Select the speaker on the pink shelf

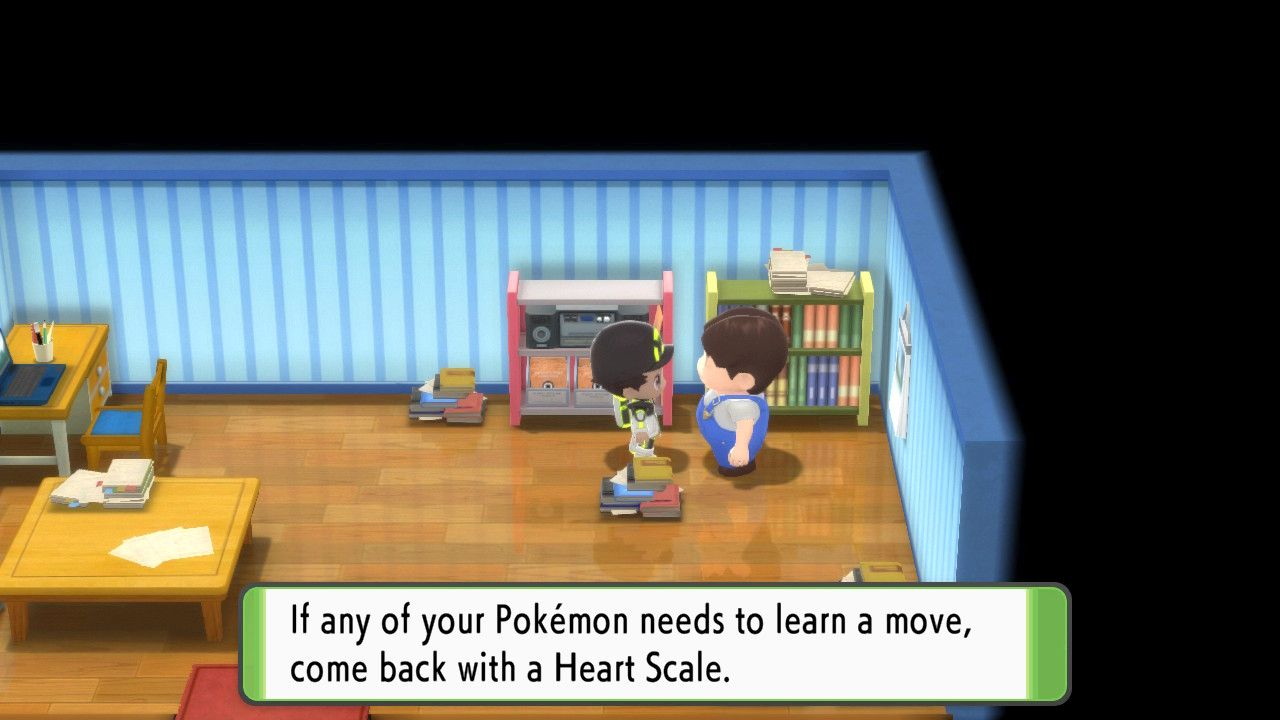point(541,332)
